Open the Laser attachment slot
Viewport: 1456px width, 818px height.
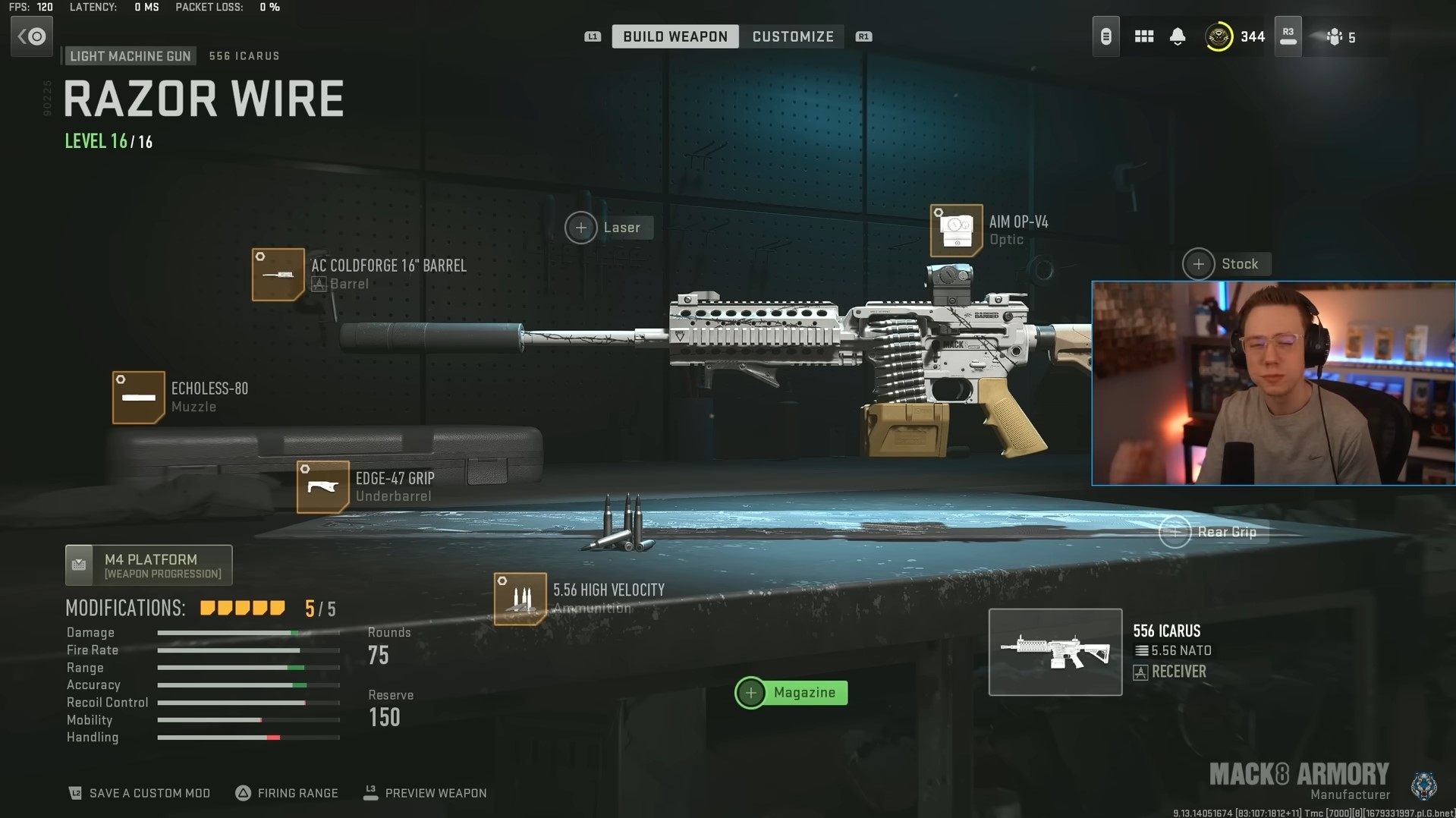(x=582, y=227)
